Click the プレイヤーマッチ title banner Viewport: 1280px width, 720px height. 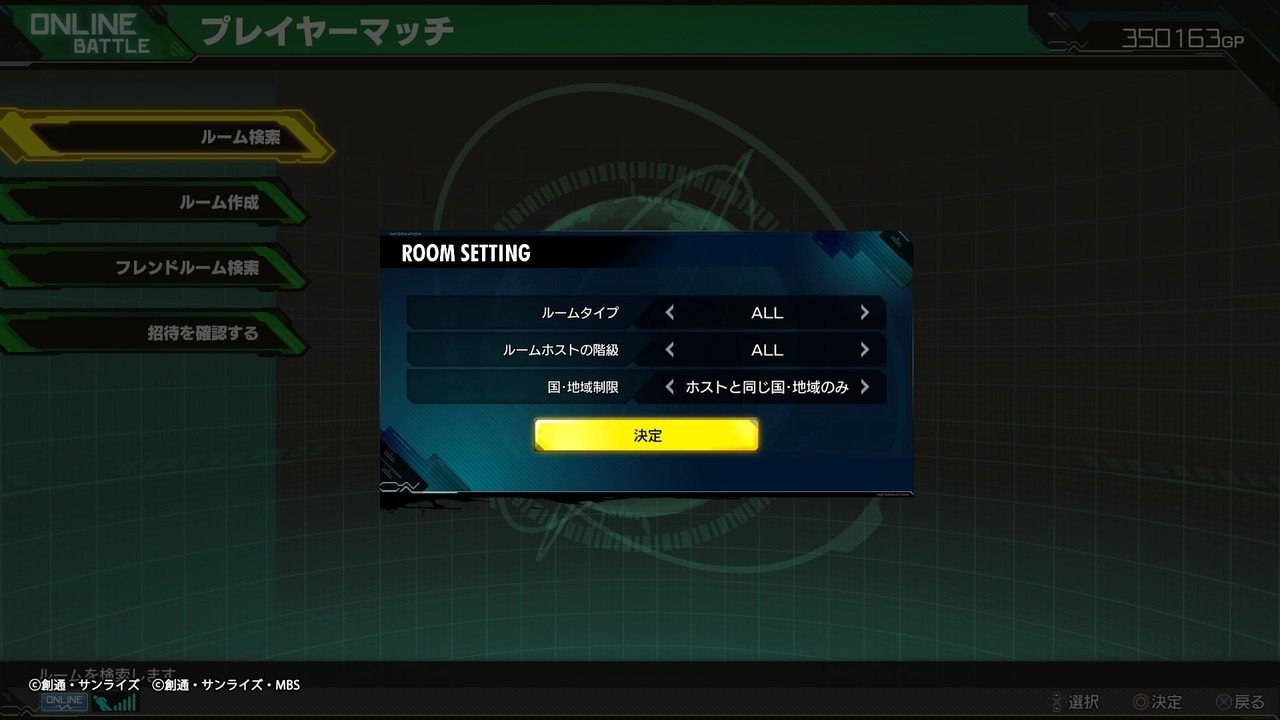pyautogui.click(x=330, y=31)
